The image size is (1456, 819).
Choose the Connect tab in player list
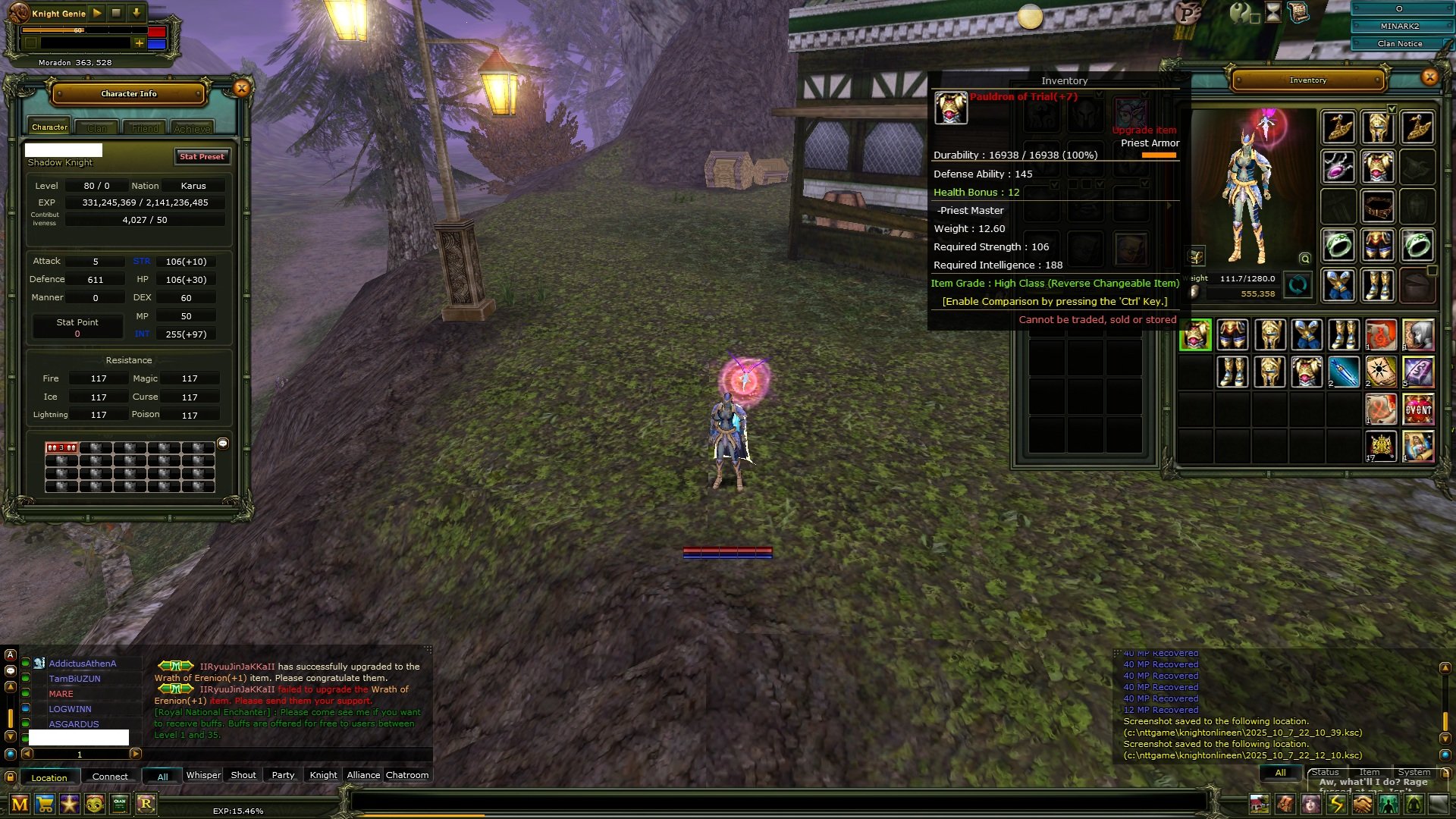coord(110,777)
